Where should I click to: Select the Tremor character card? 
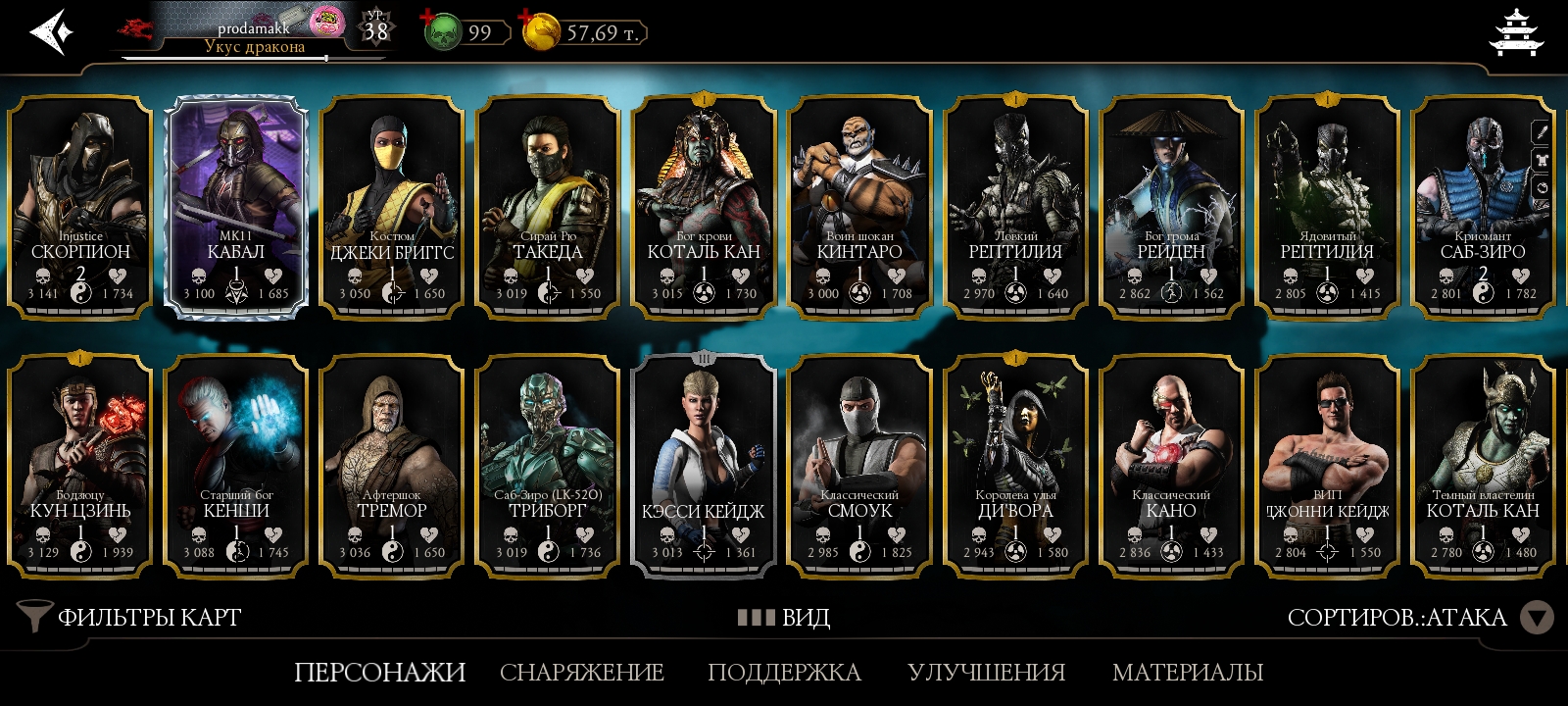[392, 467]
